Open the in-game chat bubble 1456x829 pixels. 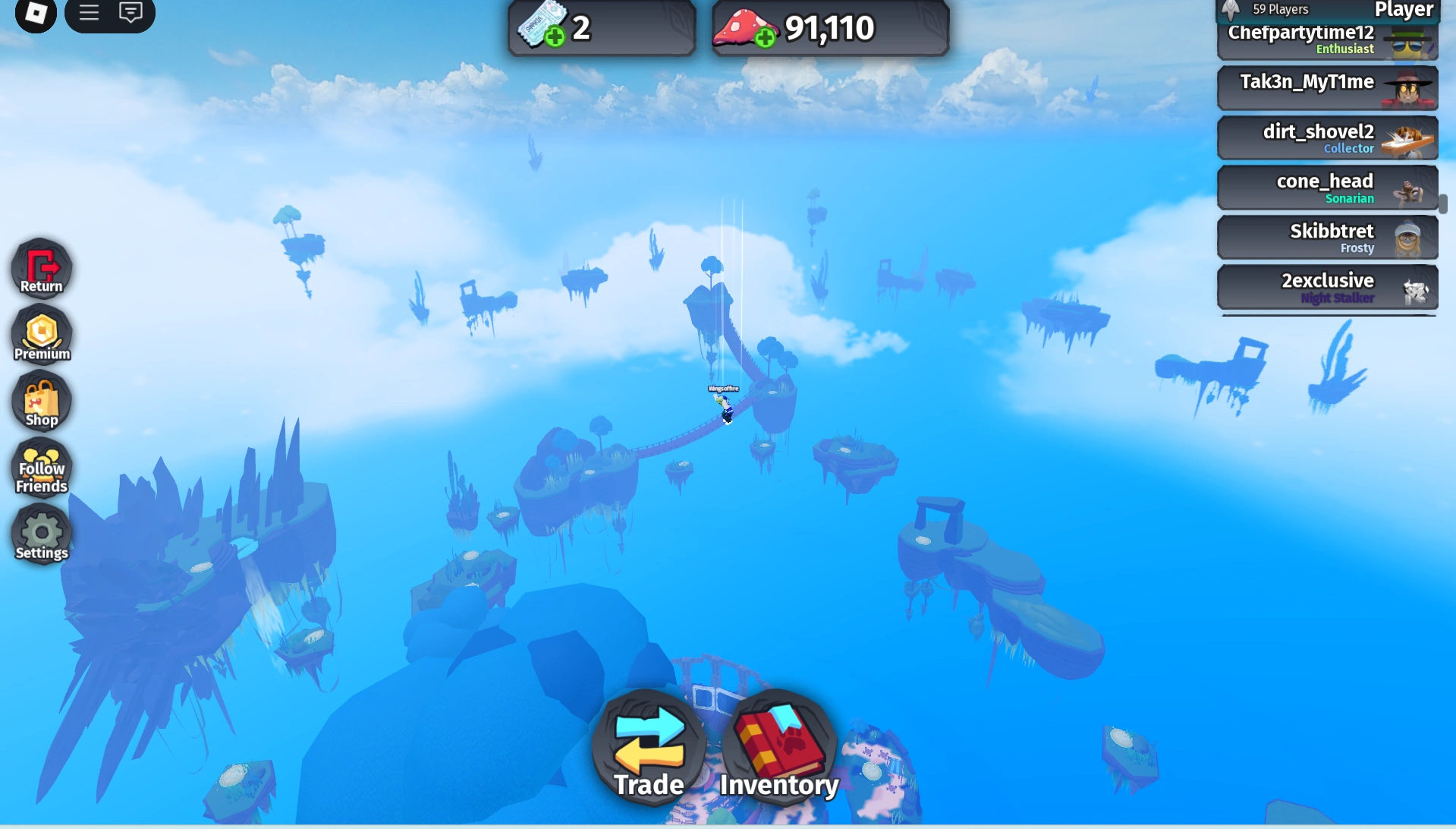(x=131, y=12)
